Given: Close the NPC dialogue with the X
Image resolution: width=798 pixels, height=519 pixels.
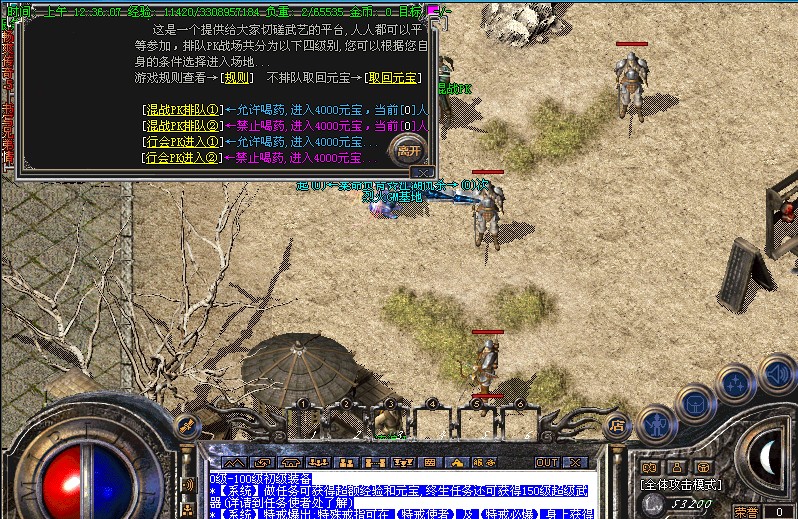Looking at the screenshot, I should pyautogui.click(x=424, y=173).
